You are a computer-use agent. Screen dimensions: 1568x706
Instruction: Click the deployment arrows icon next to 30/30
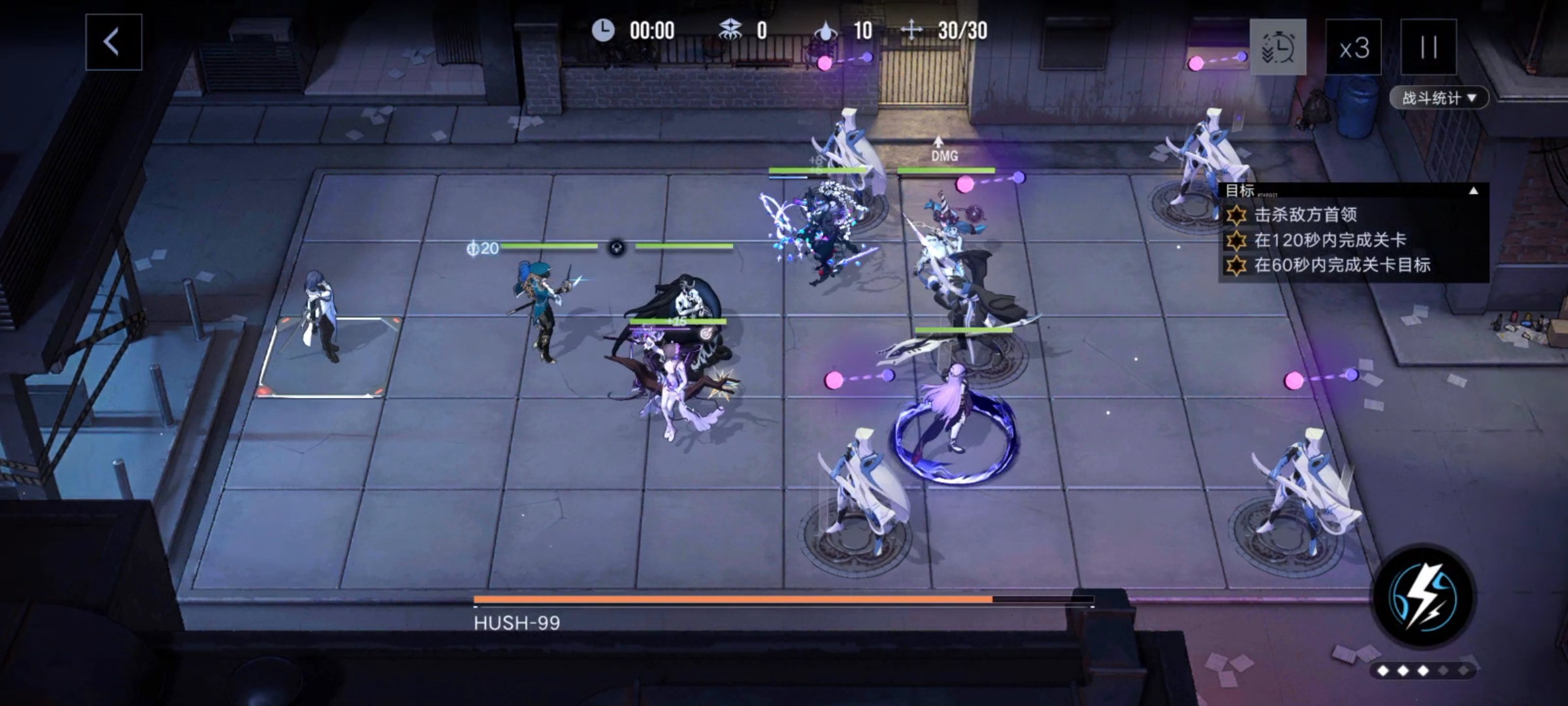pyautogui.click(x=913, y=30)
